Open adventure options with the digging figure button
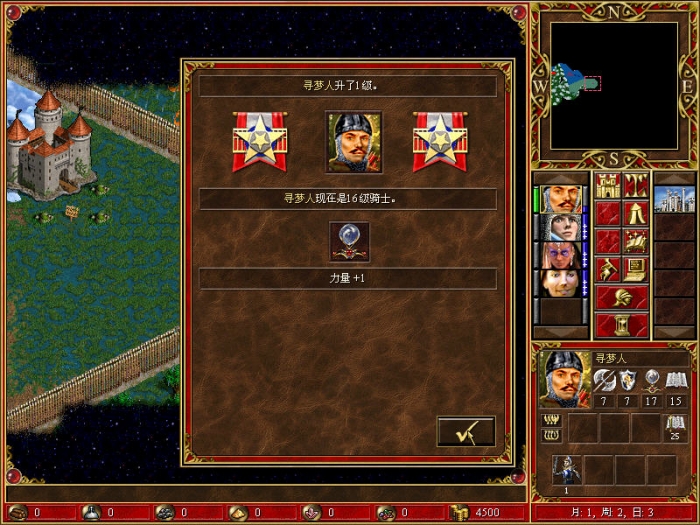700x525 pixels. point(608,269)
